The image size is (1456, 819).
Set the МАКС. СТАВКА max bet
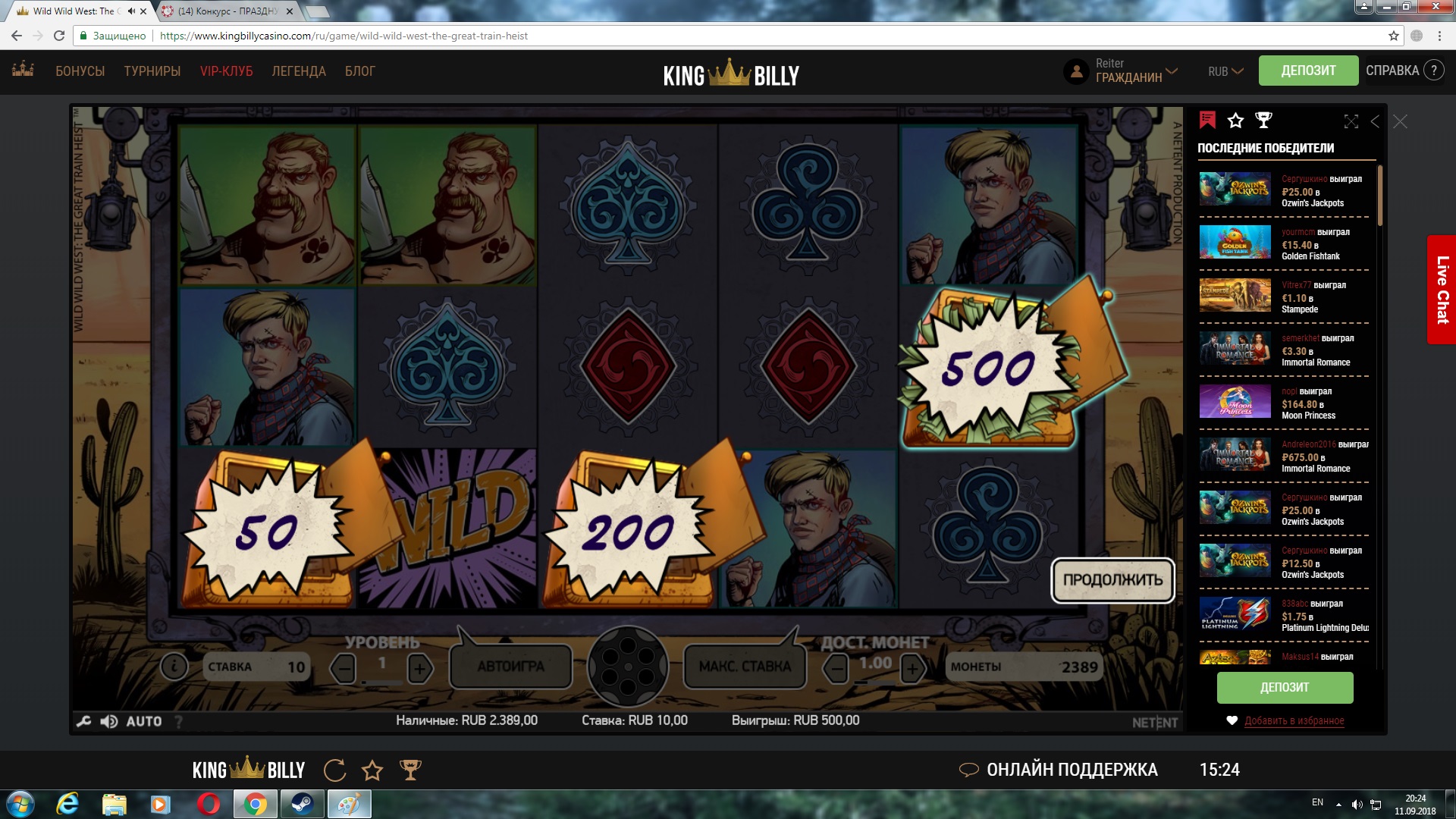click(x=745, y=667)
